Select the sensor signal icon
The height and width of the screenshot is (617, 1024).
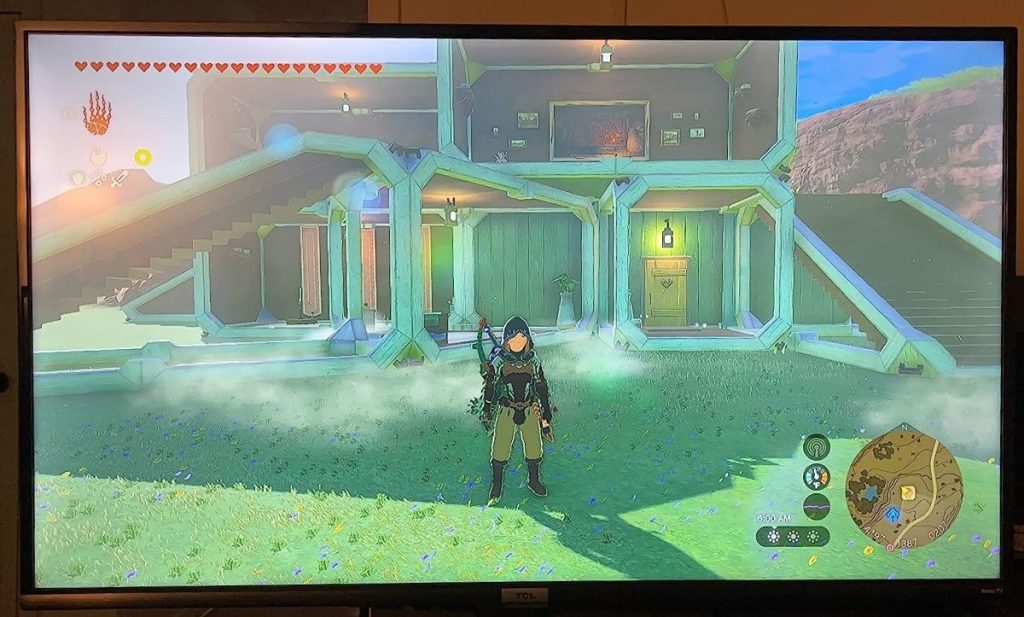816,447
